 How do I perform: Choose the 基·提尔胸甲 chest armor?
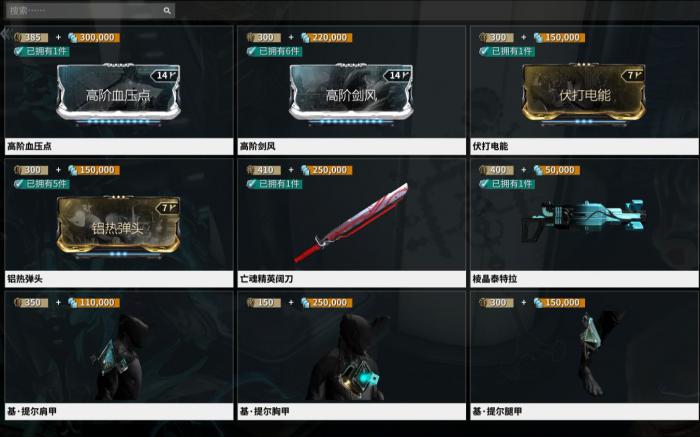coord(350,352)
